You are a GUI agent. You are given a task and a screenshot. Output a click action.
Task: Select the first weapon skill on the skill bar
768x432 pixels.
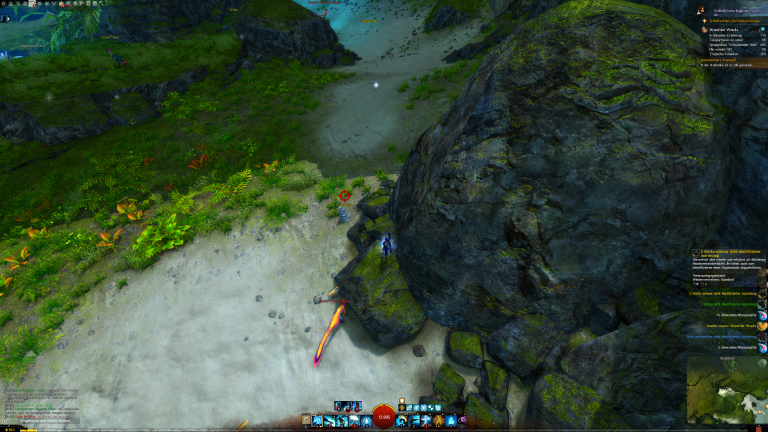317,422
